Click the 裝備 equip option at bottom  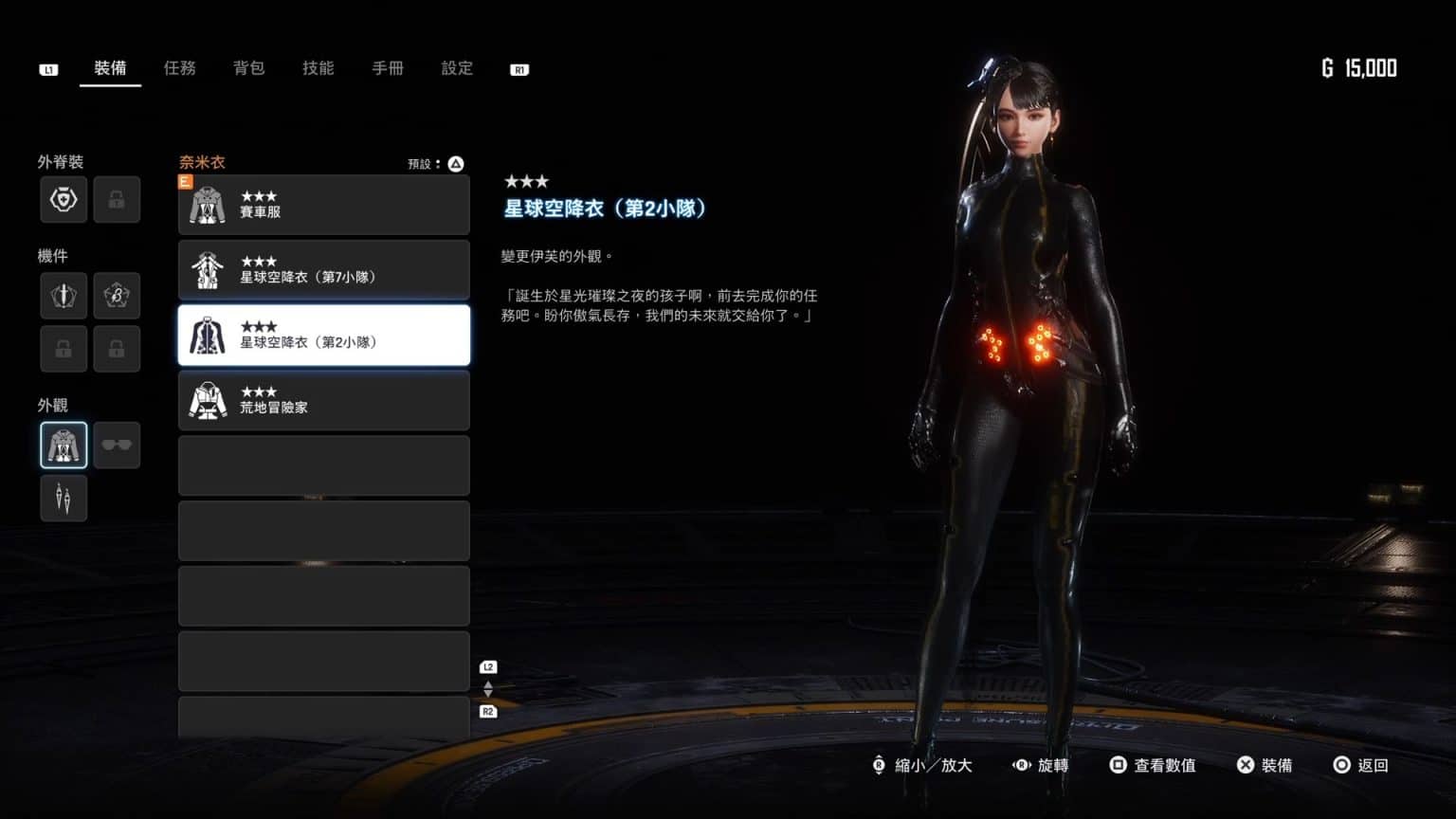[1265, 765]
